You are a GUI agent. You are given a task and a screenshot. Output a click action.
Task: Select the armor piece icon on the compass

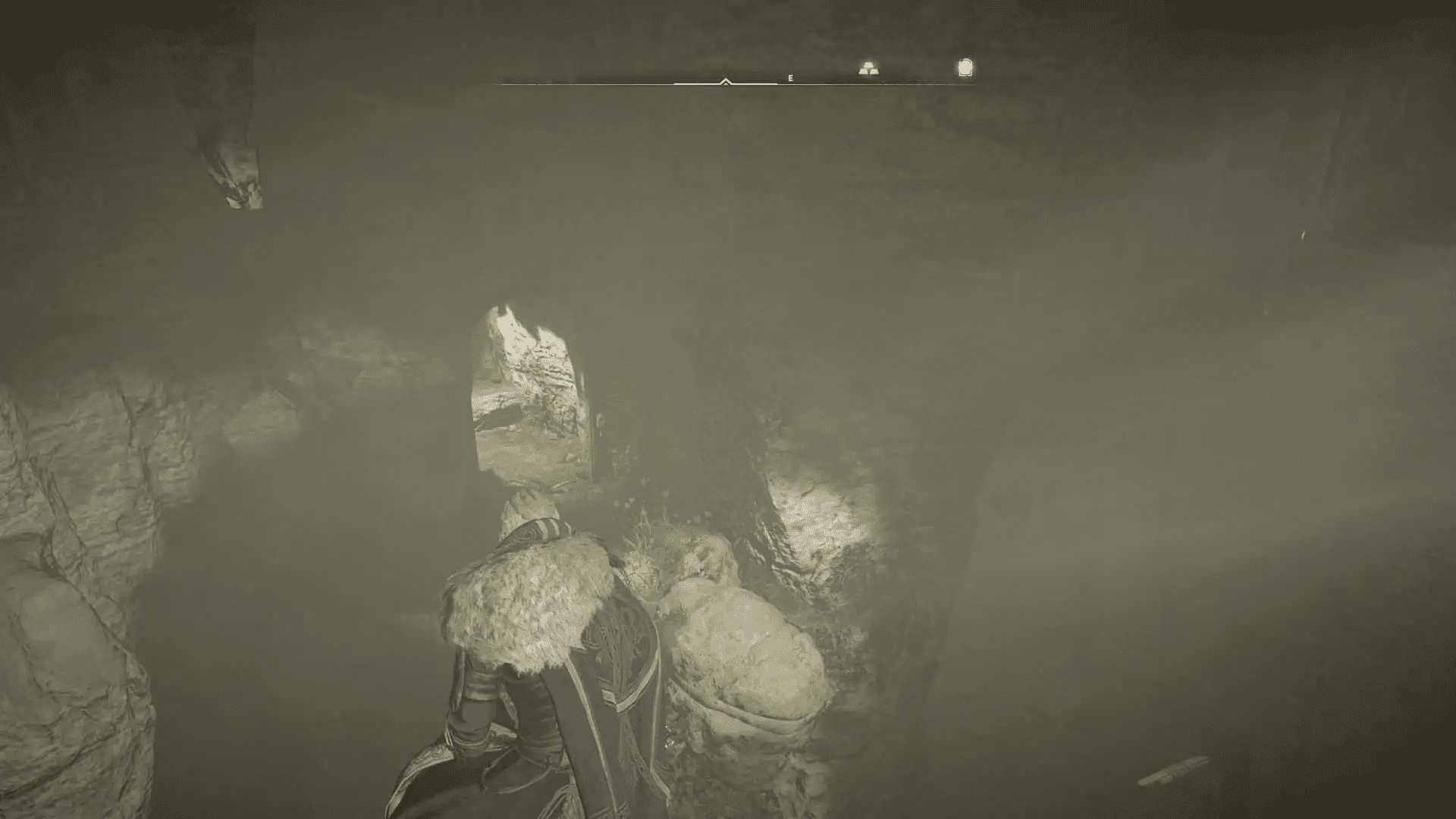coord(963,68)
